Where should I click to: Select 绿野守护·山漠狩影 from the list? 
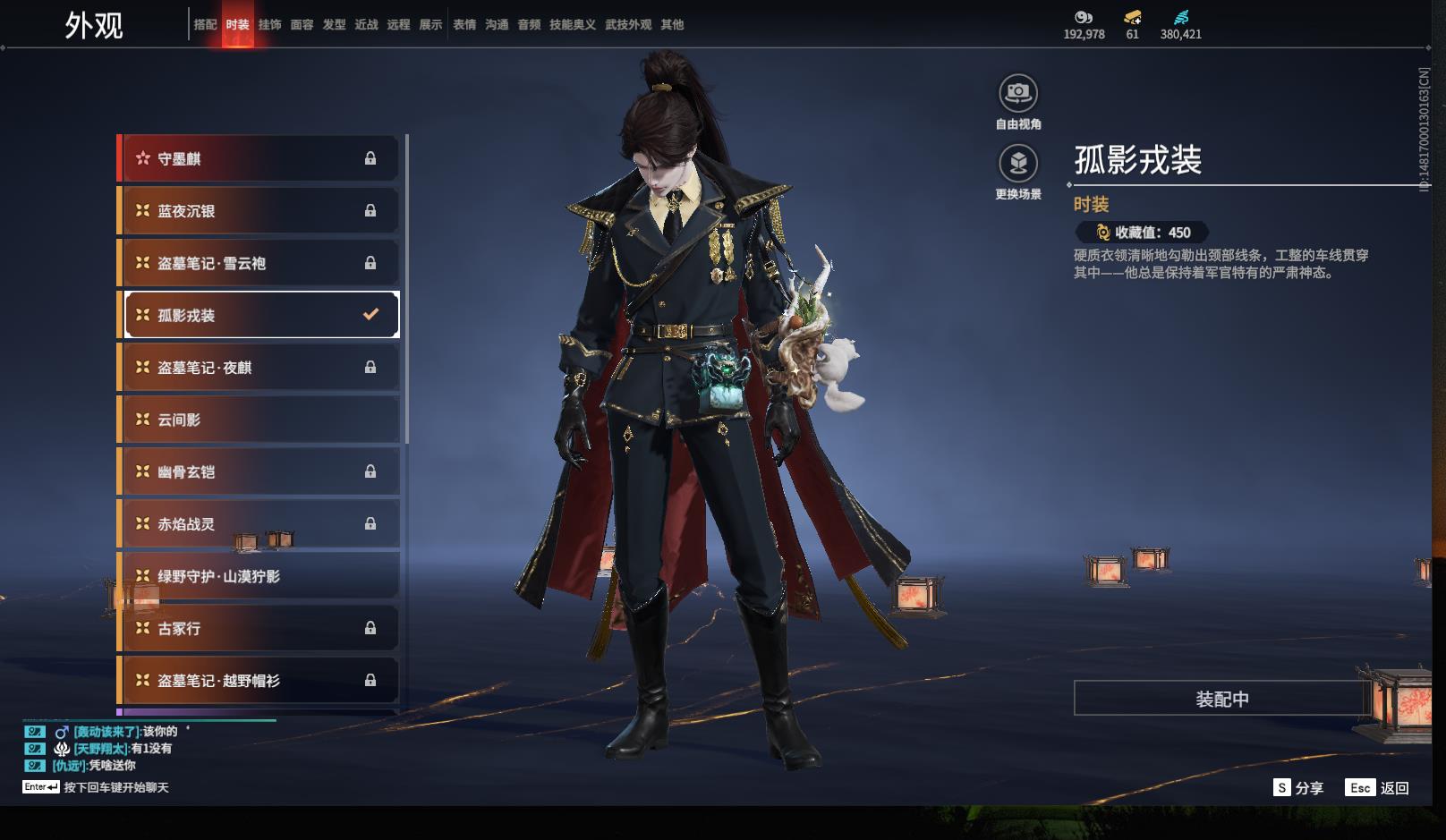pyautogui.click(x=259, y=576)
